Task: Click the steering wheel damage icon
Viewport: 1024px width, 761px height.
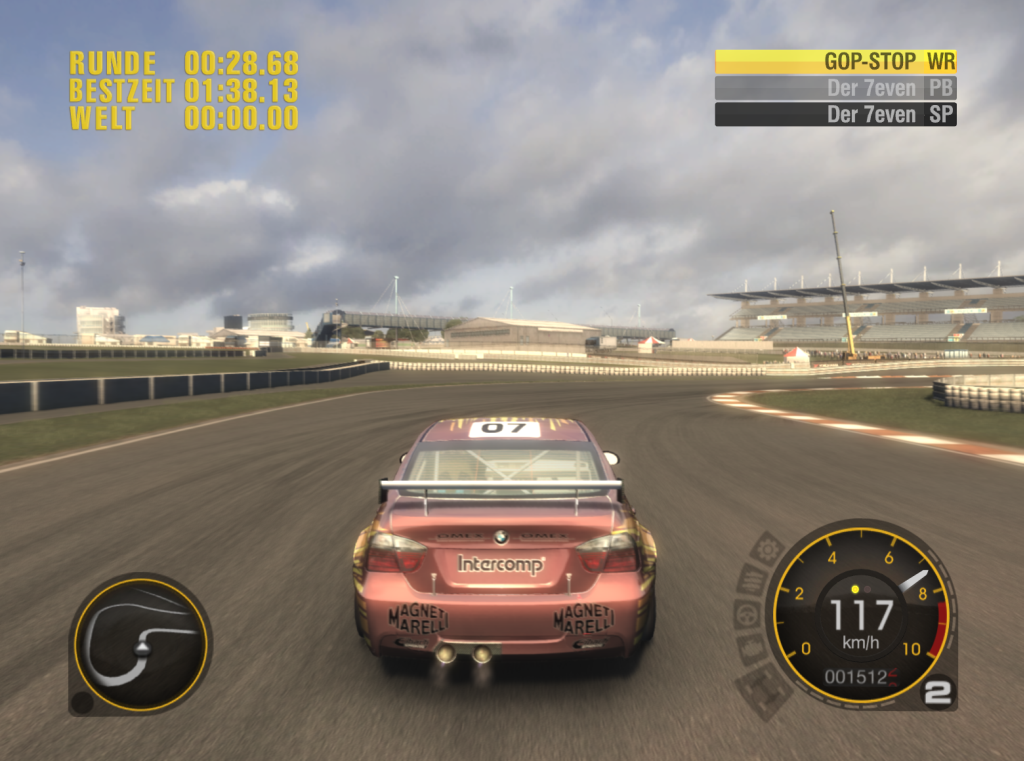Action: click(x=746, y=614)
